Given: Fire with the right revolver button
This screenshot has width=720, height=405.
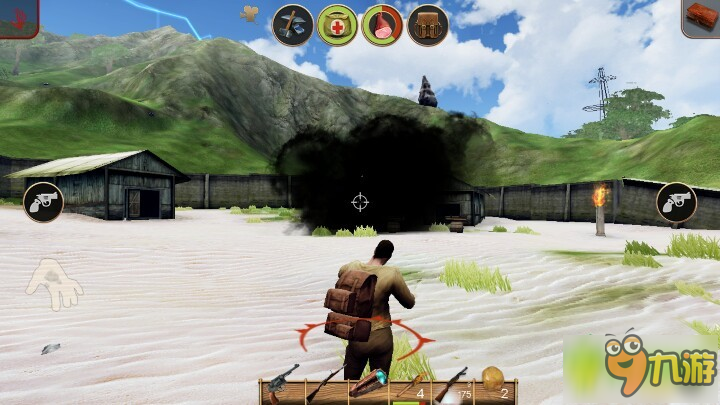Looking at the screenshot, I should (676, 202).
